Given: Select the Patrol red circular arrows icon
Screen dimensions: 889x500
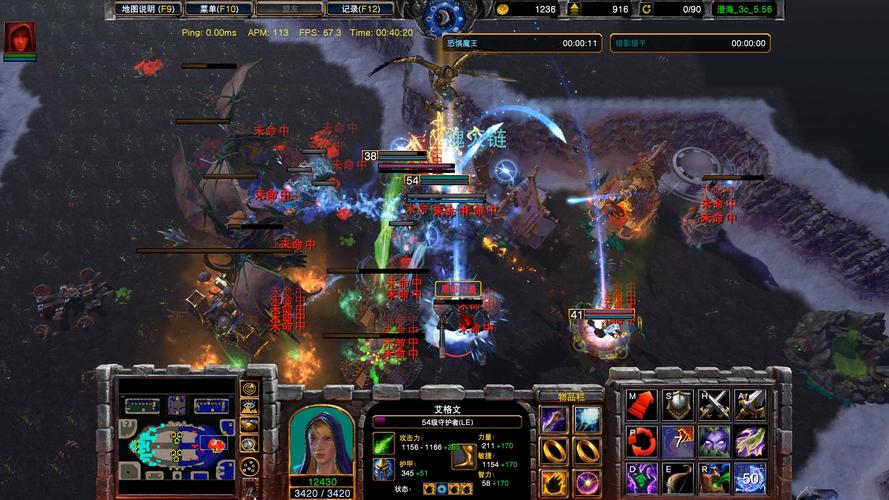Looking at the screenshot, I should tap(641, 441).
